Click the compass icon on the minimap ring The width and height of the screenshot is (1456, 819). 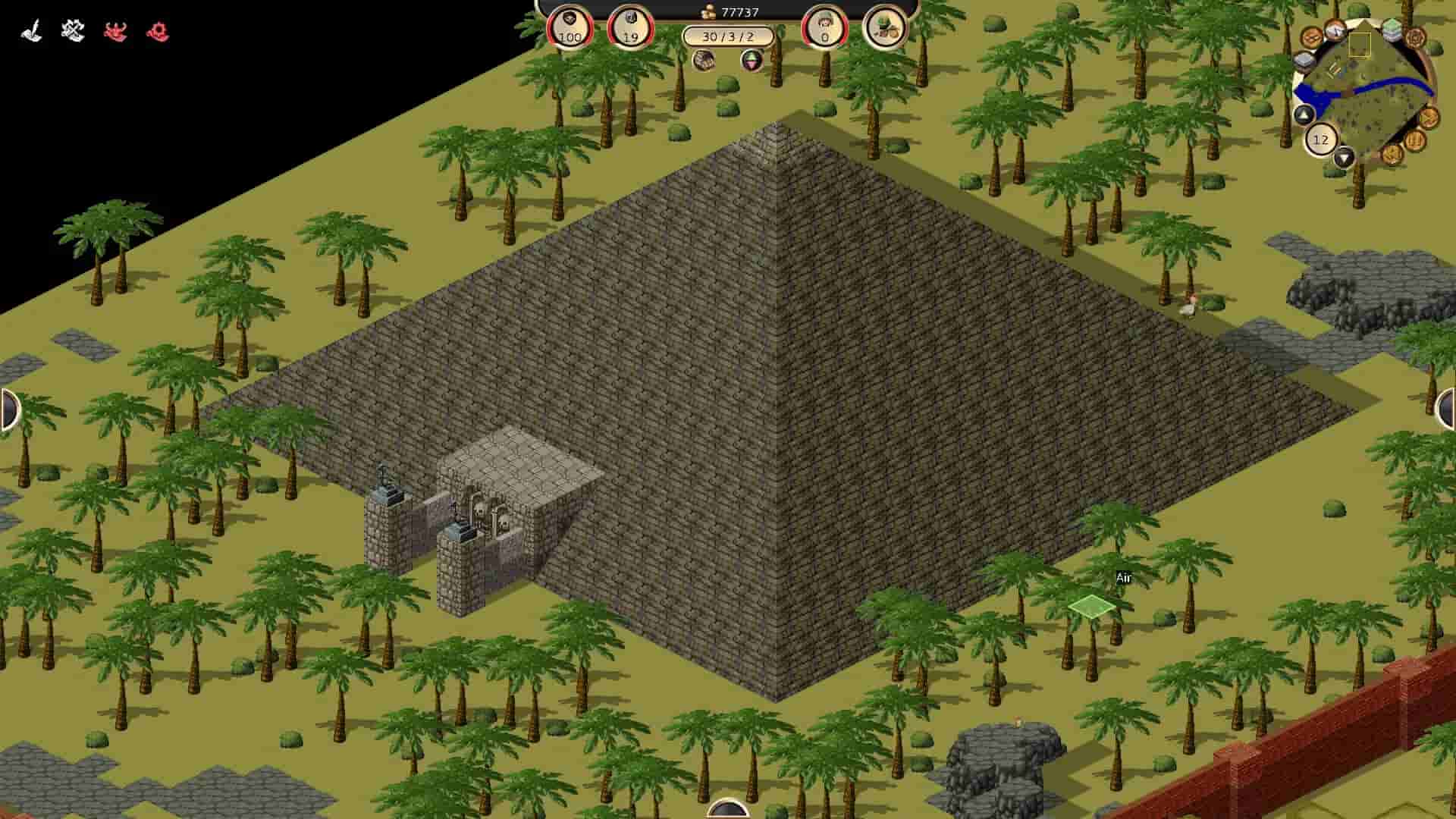coord(1335,30)
